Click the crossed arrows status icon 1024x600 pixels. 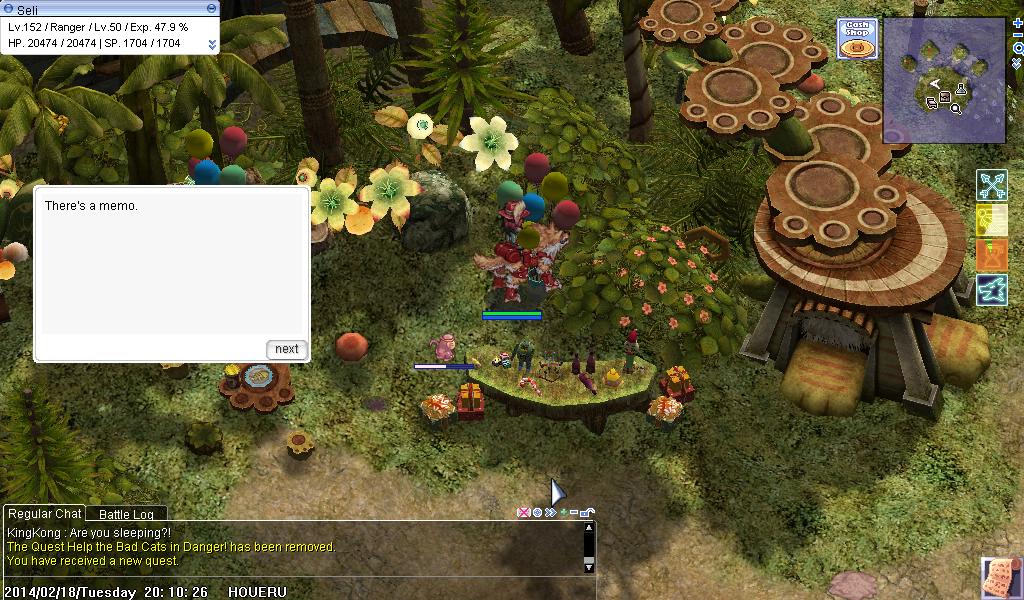pos(992,186)
